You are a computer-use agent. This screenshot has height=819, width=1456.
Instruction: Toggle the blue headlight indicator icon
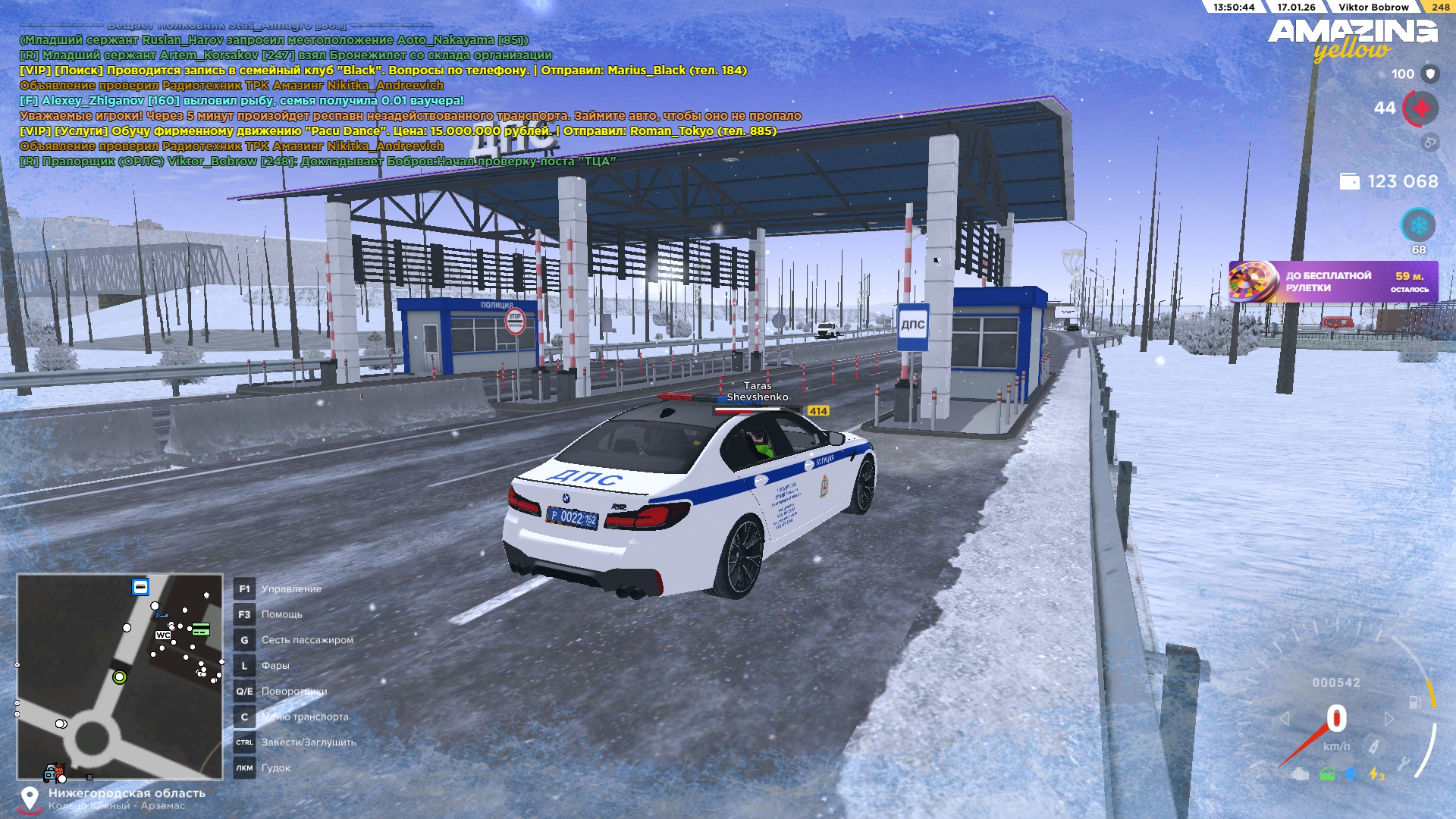(1351, 774)
